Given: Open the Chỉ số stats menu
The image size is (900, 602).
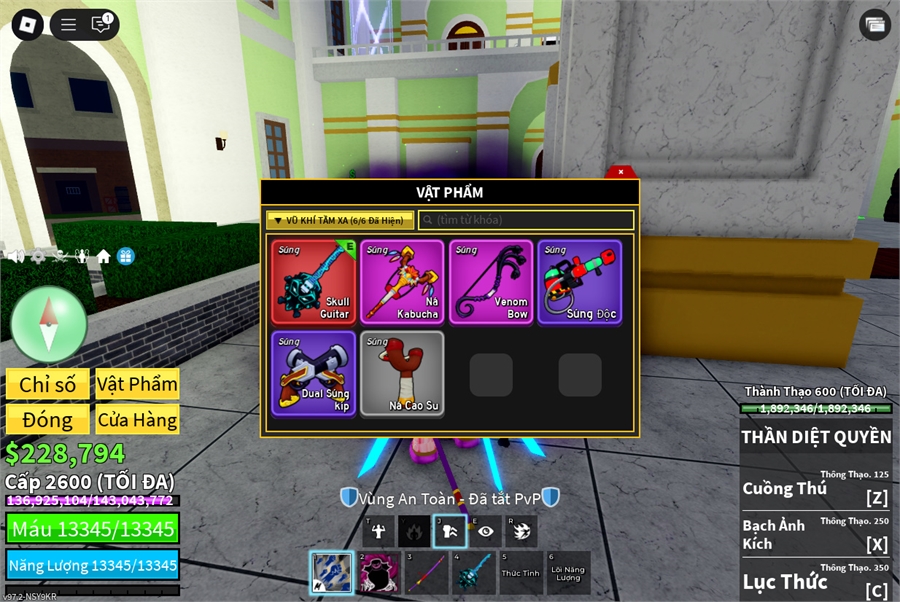Looking at the screenshot, I should tap(48, 385).
